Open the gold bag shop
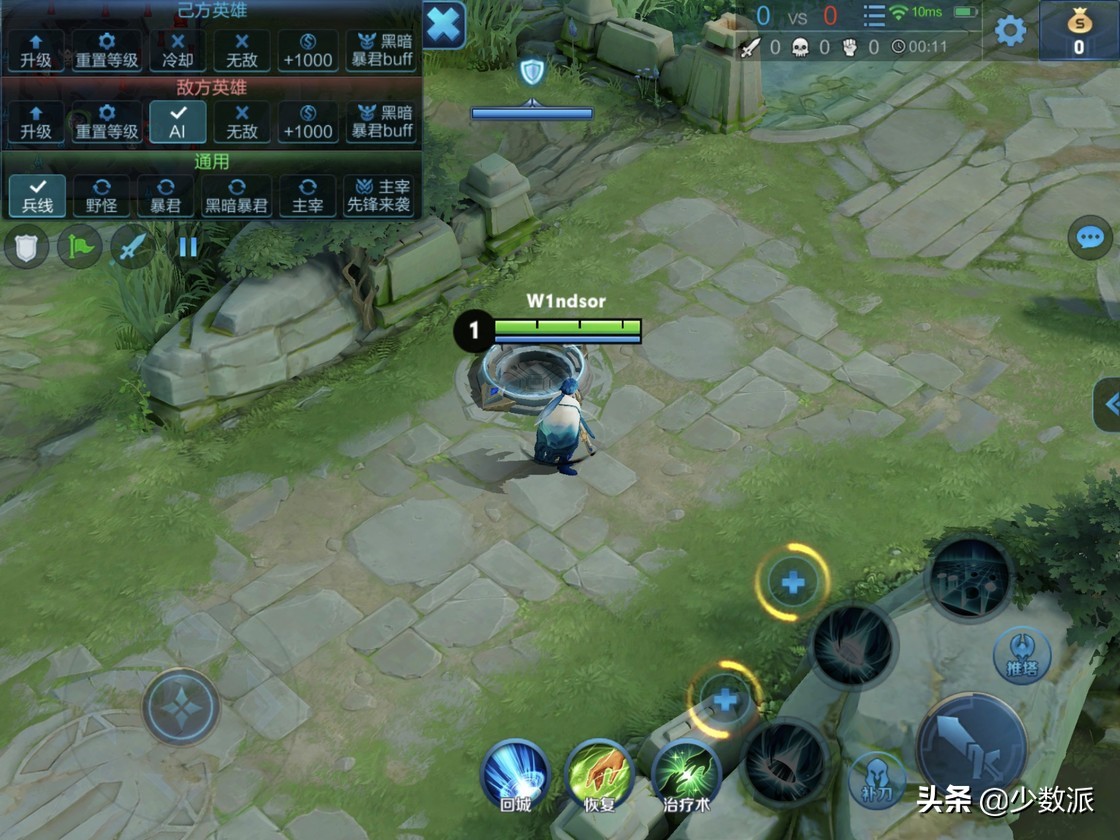1120x840 pixels. tap(1079, 31)
